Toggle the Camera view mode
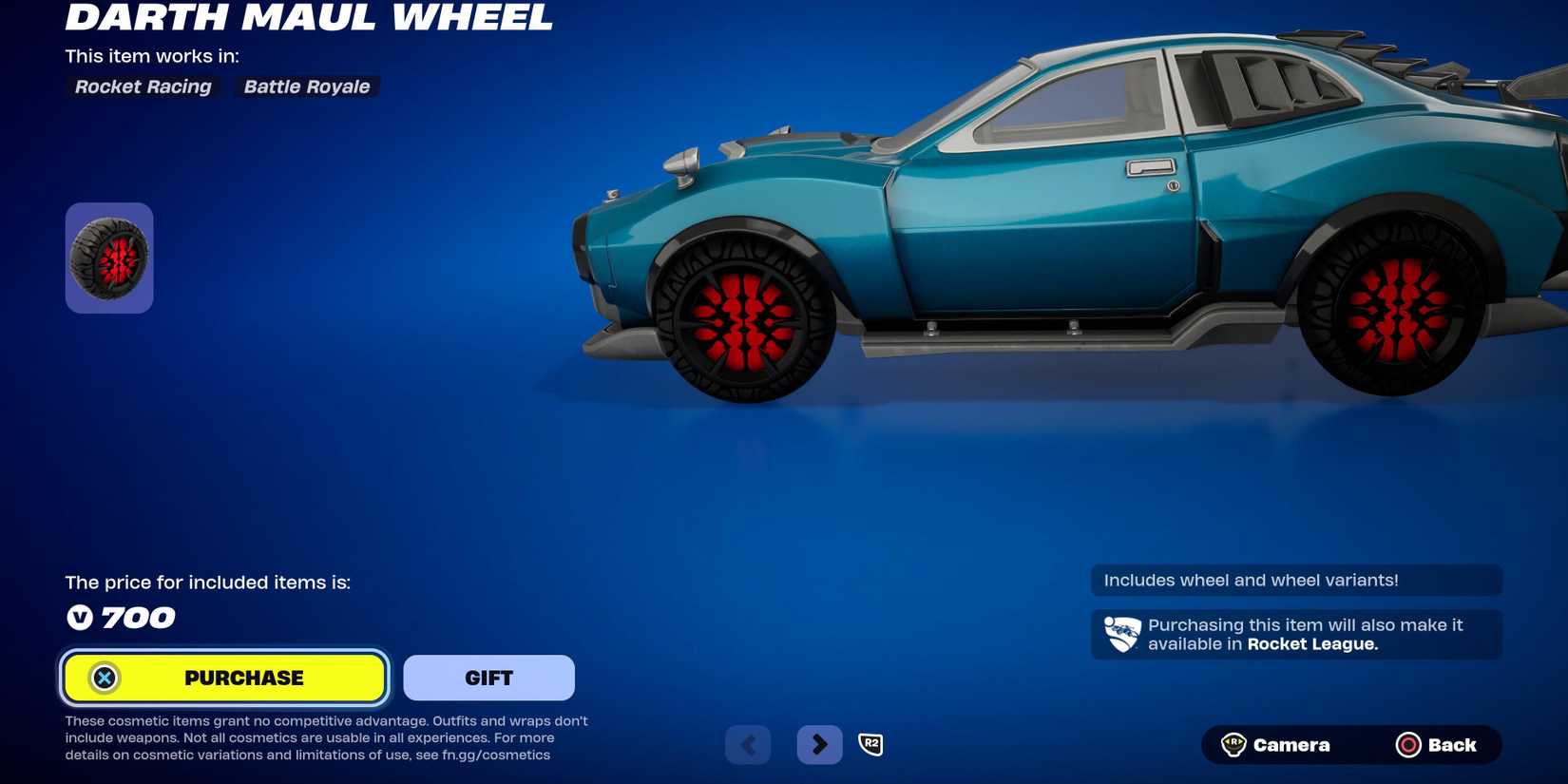Image resolution: width=1568 pixels, height=784 pixels. click(x=1292, y=744)
